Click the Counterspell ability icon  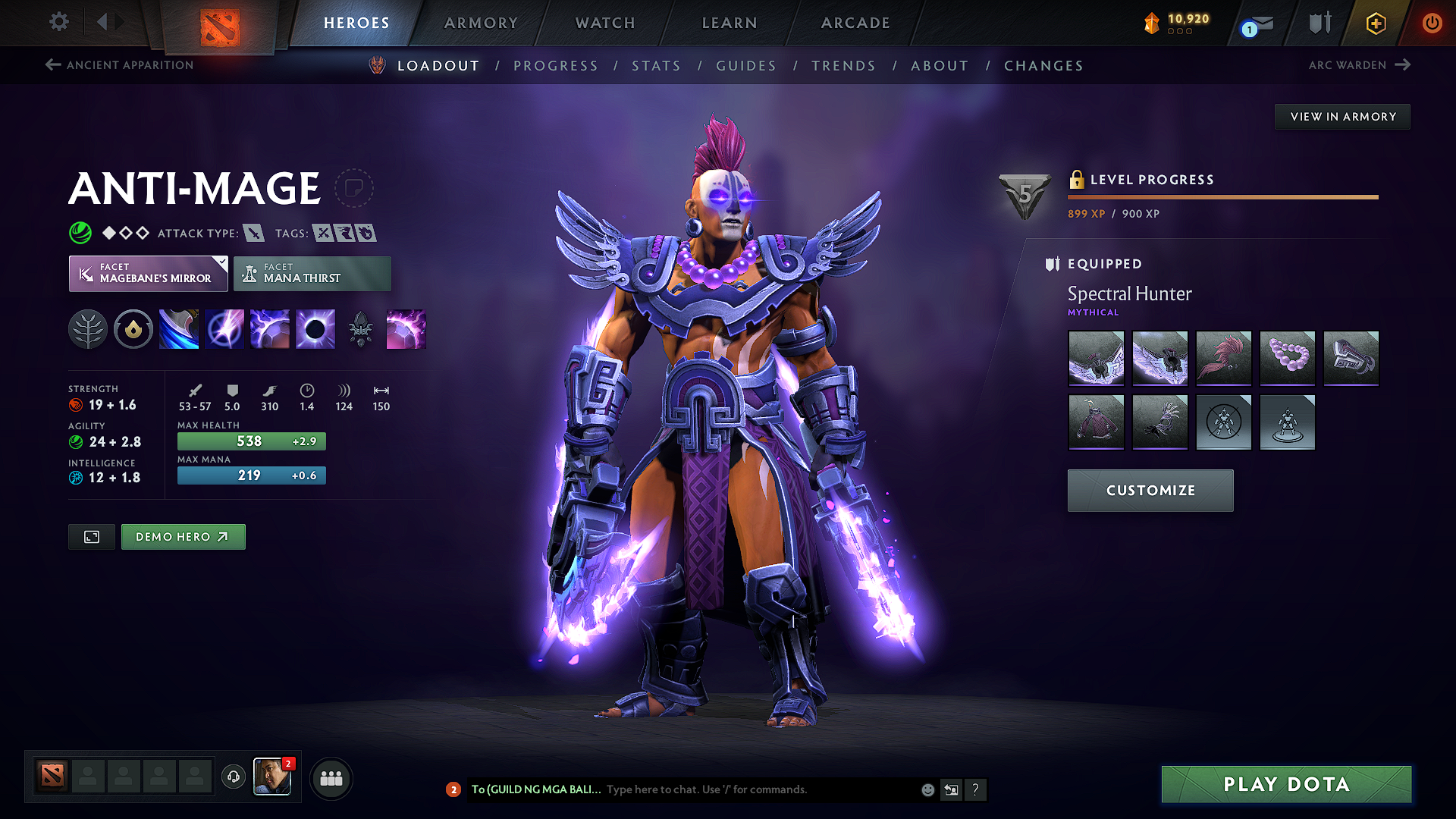point(270,328)
